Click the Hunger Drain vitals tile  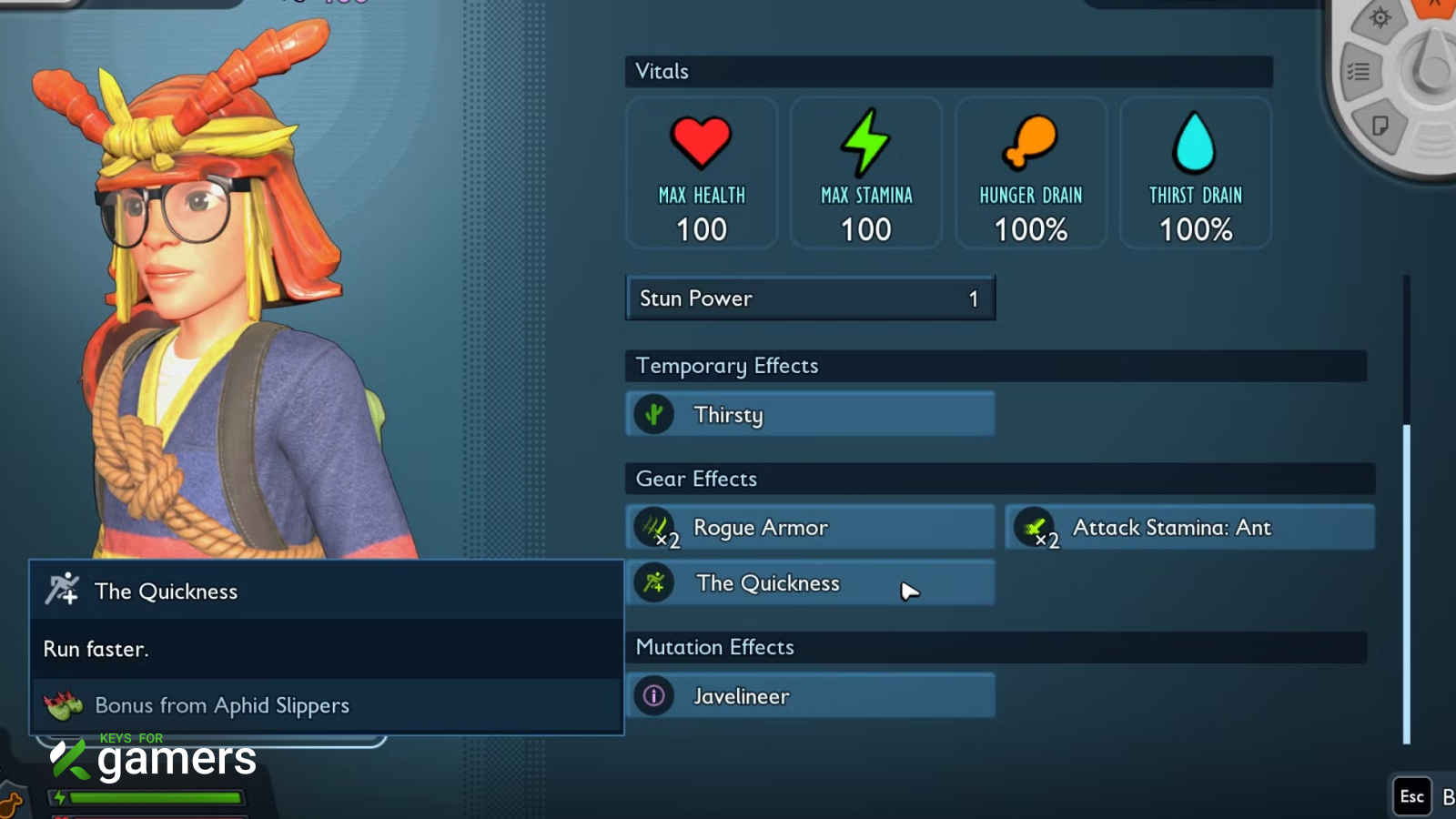(x=1031, y=174)
